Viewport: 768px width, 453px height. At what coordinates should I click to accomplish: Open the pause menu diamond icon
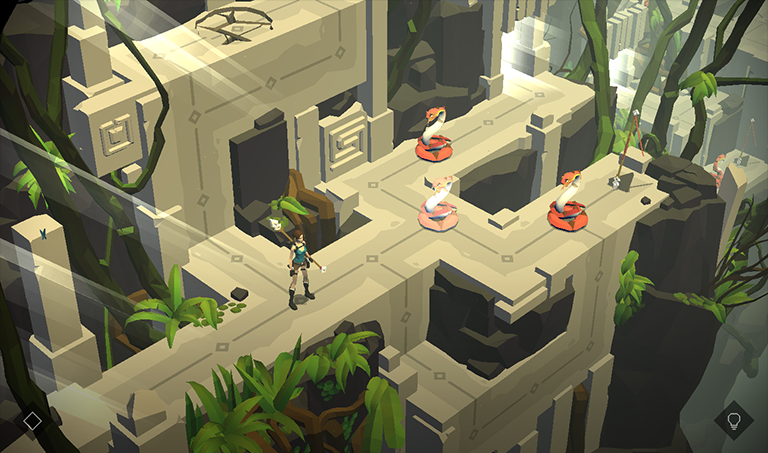tap(32, 421)
